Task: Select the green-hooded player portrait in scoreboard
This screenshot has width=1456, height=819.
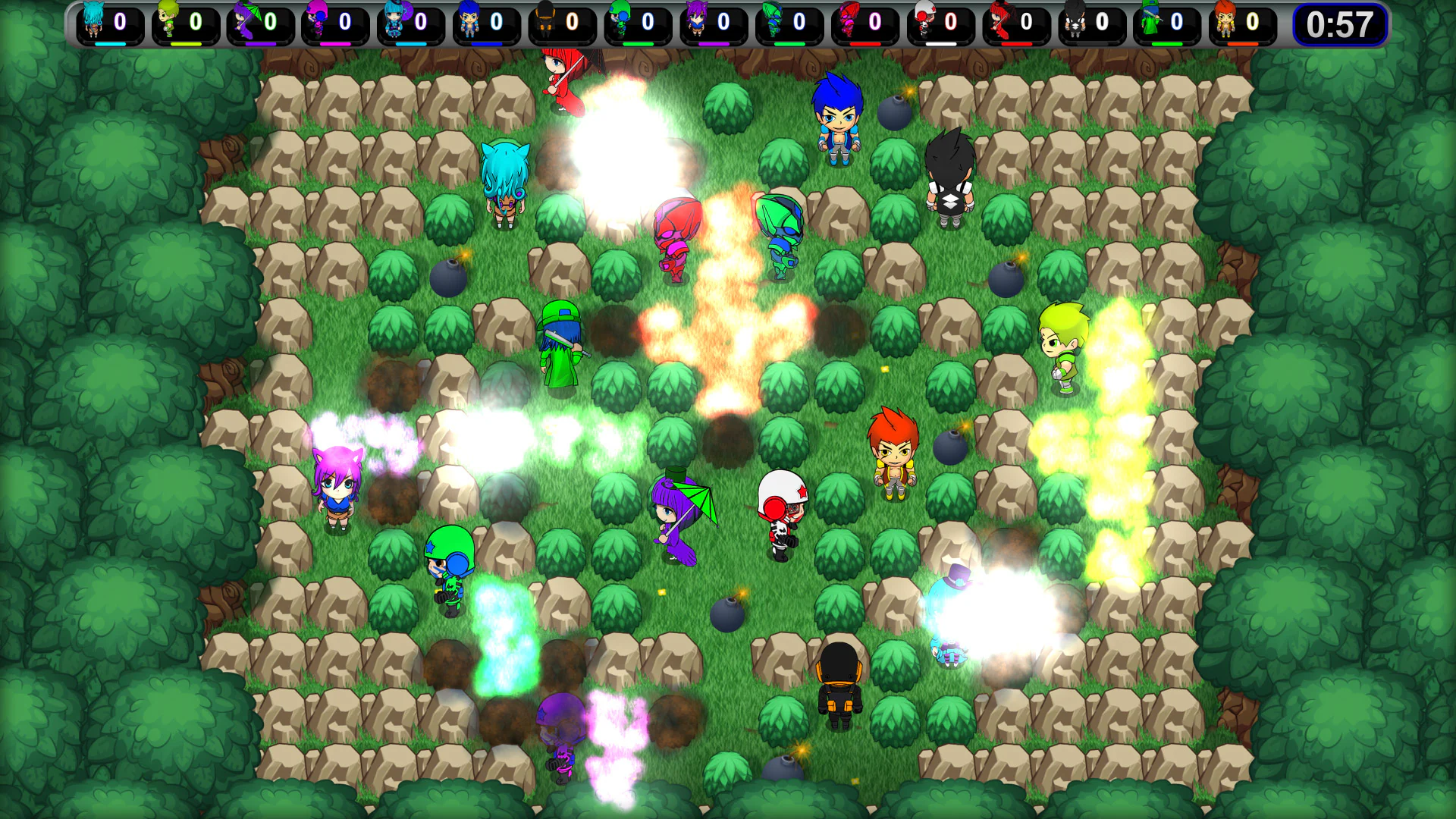Action: [1149, 21]
